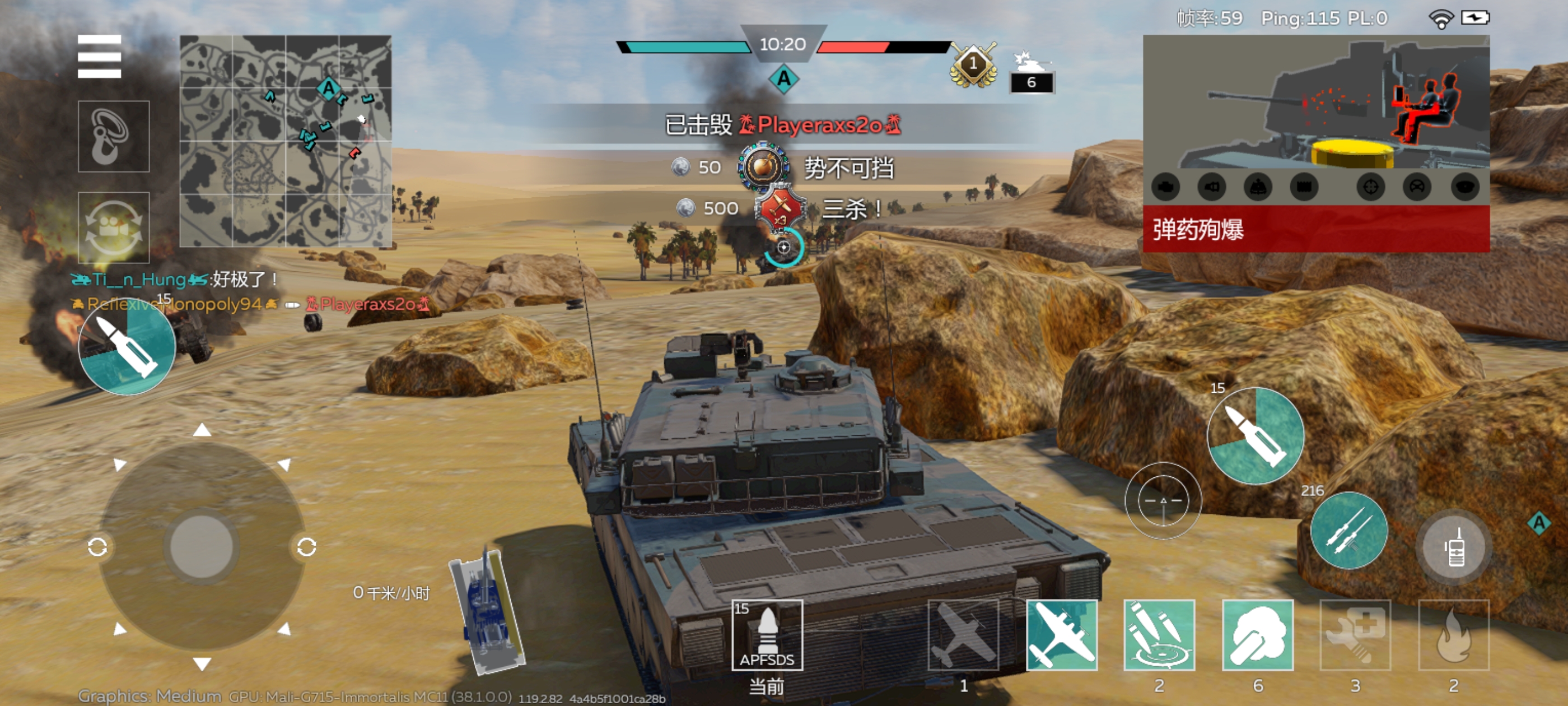This screenshot has height=706, width=1568.
Task: Activate the fire extinguisher
Action: tap(1454, 635)
